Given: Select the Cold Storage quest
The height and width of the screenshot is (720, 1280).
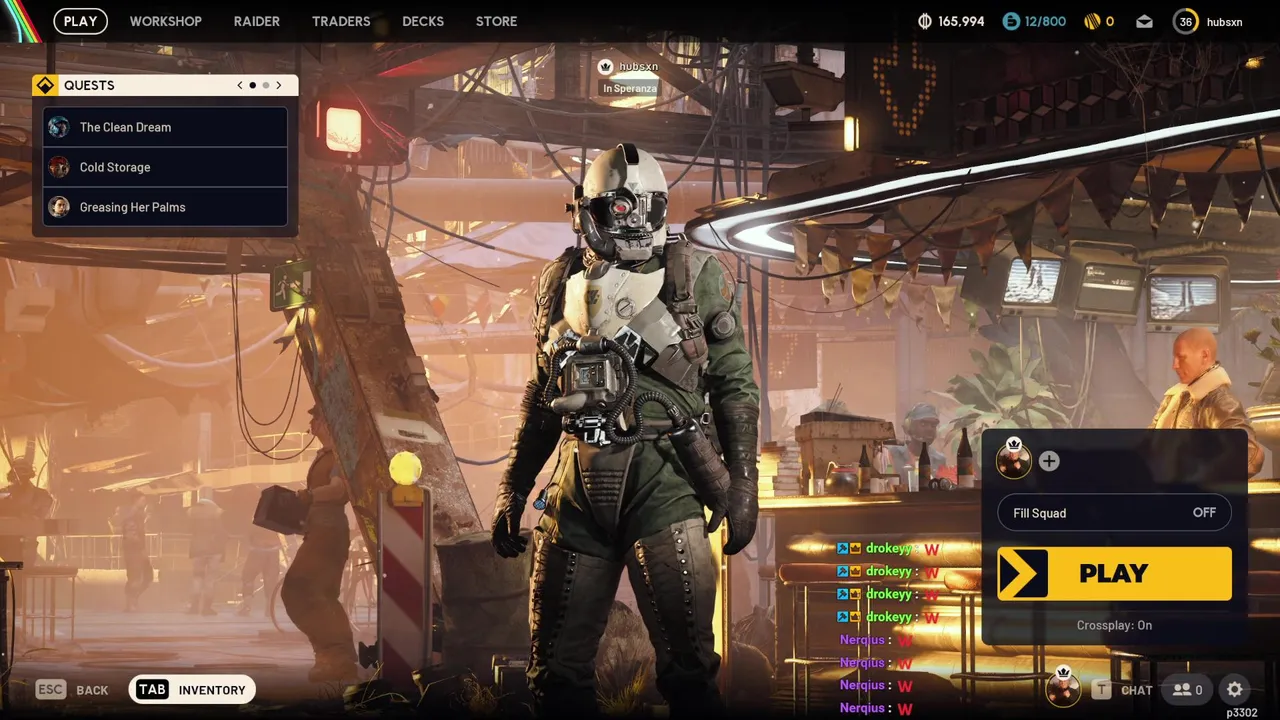Looking at the screenshot, I should pyautogui.click(x=165, y=167).
